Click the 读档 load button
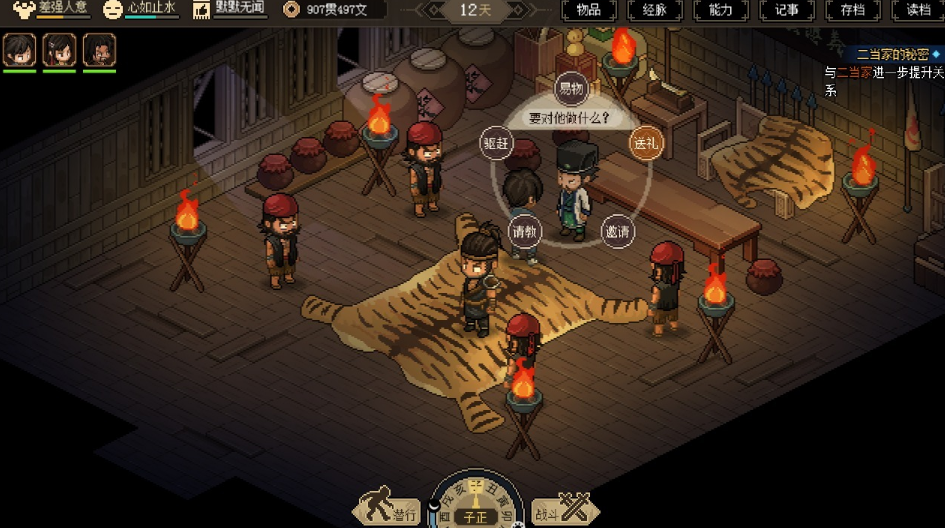The image size is (945, 528). (x=918, y=10)
